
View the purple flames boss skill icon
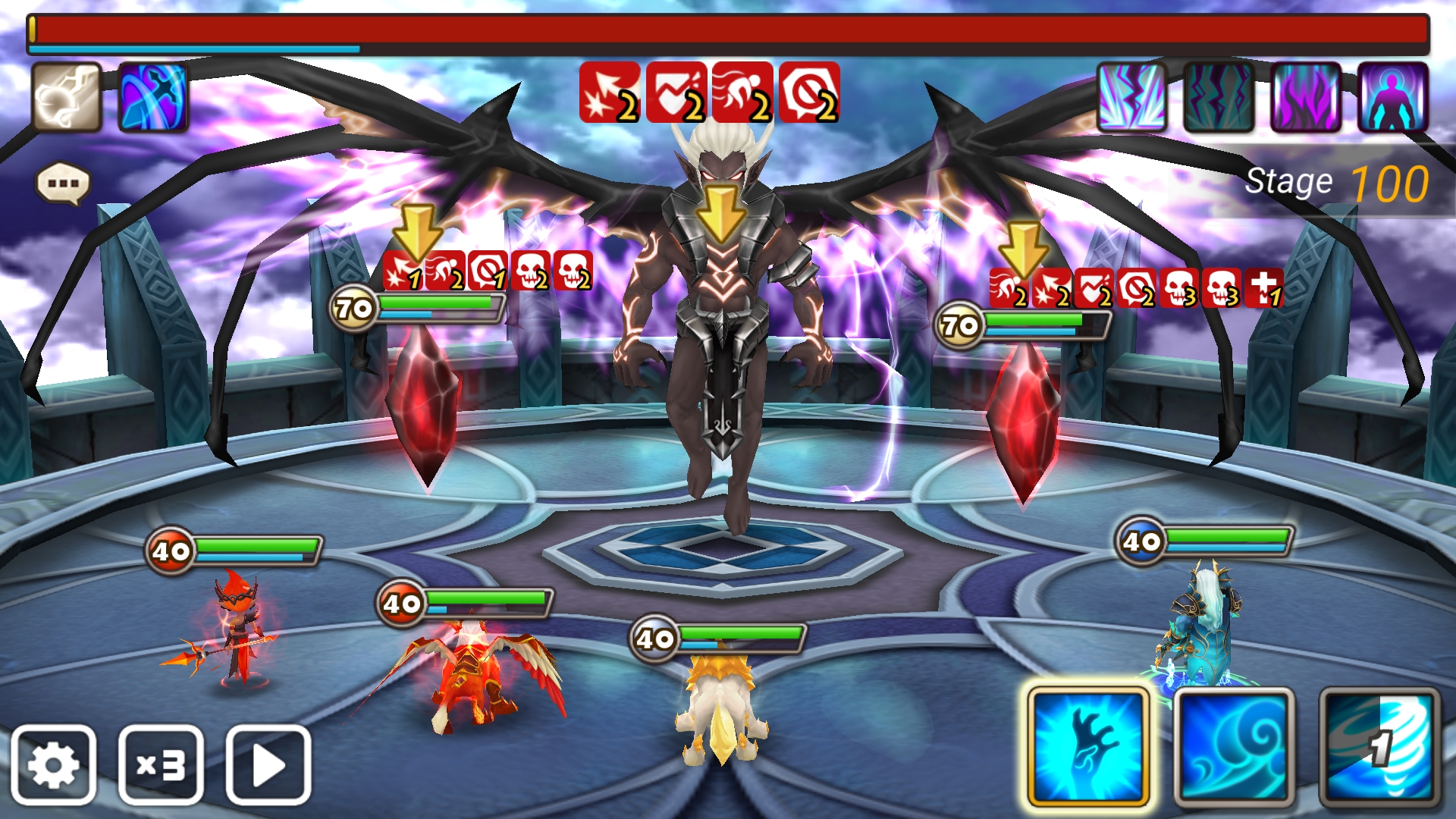point(1305,97)
